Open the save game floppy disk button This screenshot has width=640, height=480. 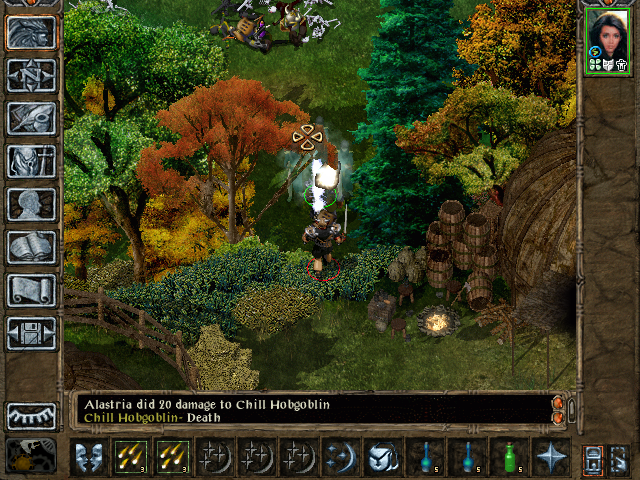coord(31,333)
